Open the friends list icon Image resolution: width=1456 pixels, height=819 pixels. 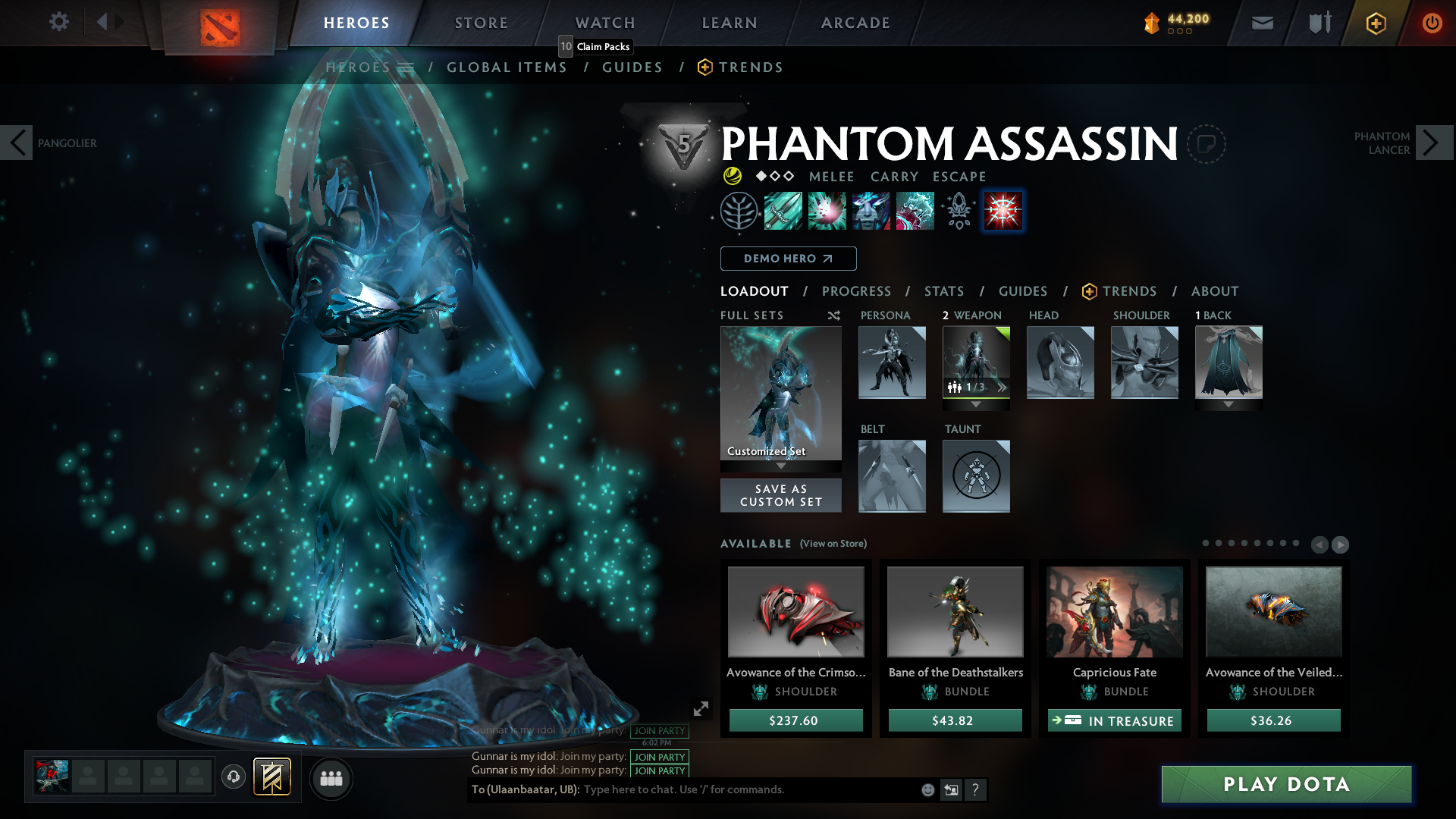tap(331, 778)
